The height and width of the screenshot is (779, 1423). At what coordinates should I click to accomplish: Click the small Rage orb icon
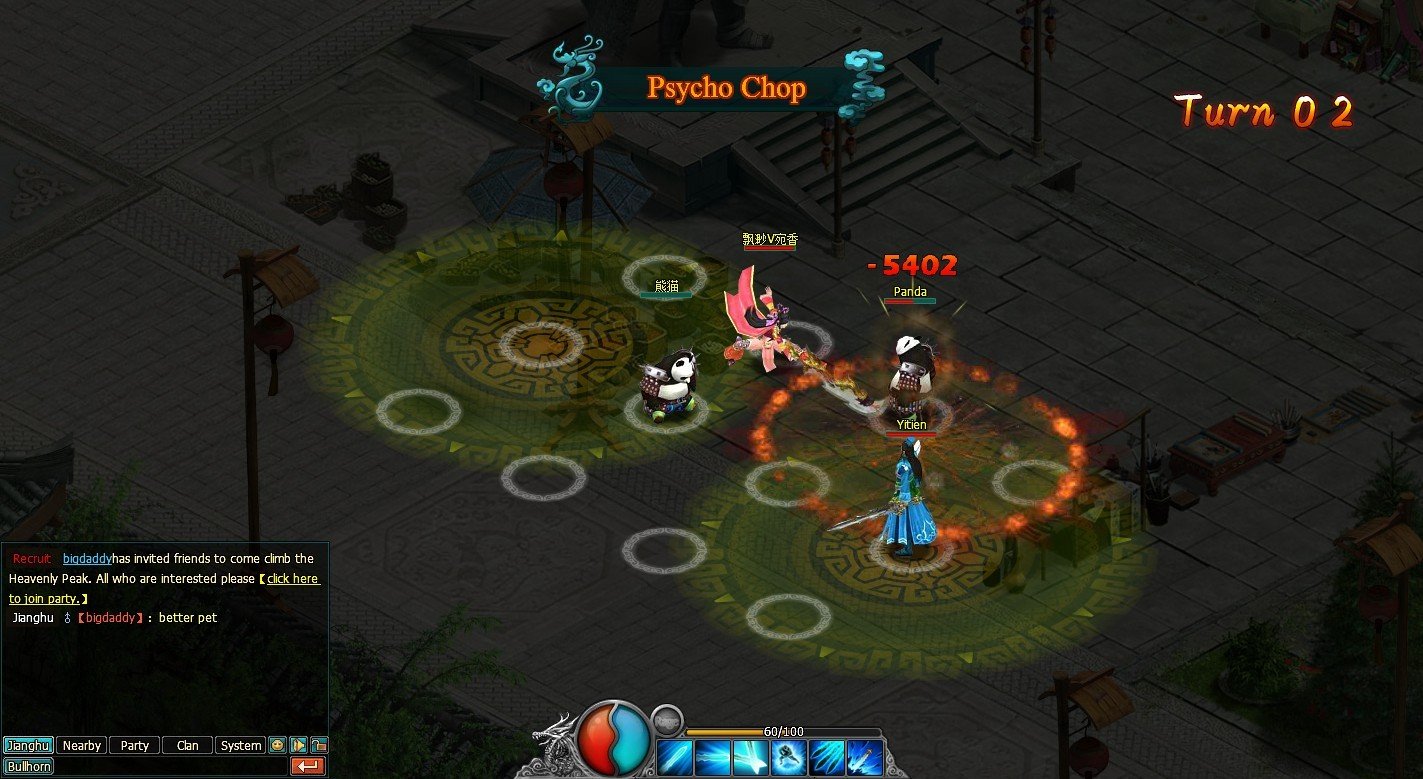tap(667, 721)
